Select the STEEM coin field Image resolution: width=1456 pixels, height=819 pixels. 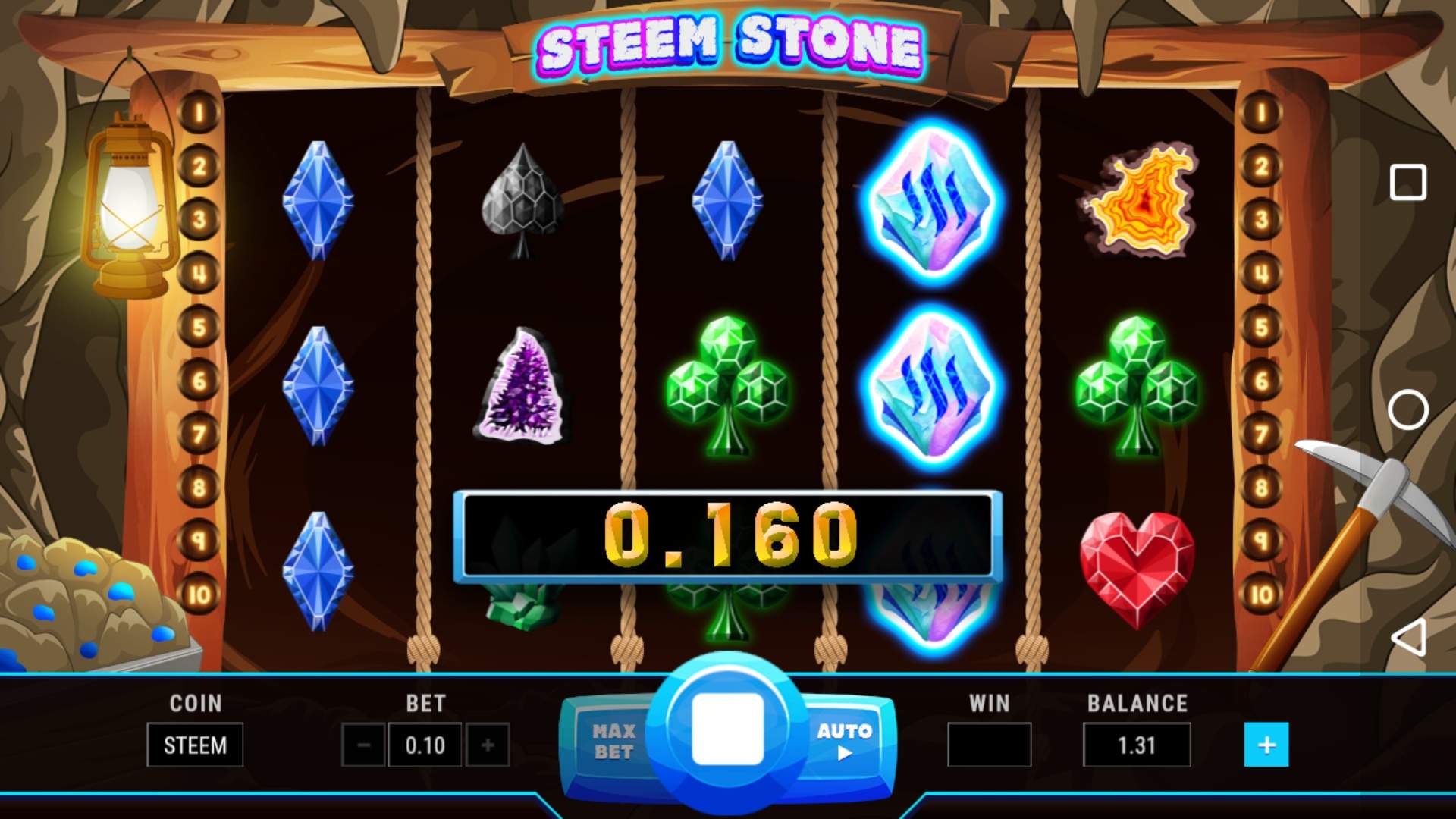point(195,745)
